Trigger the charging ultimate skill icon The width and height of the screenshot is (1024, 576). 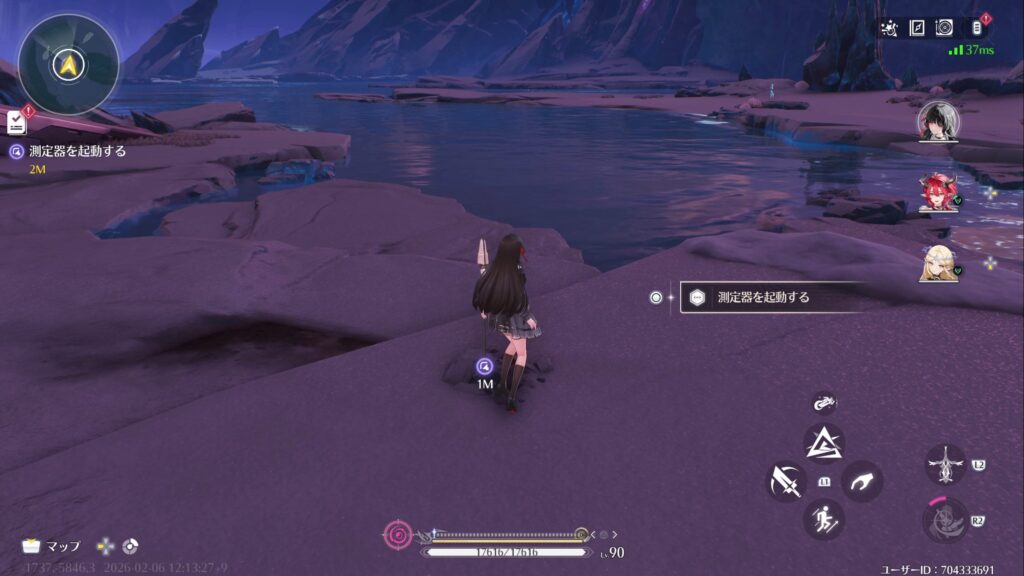944,521
